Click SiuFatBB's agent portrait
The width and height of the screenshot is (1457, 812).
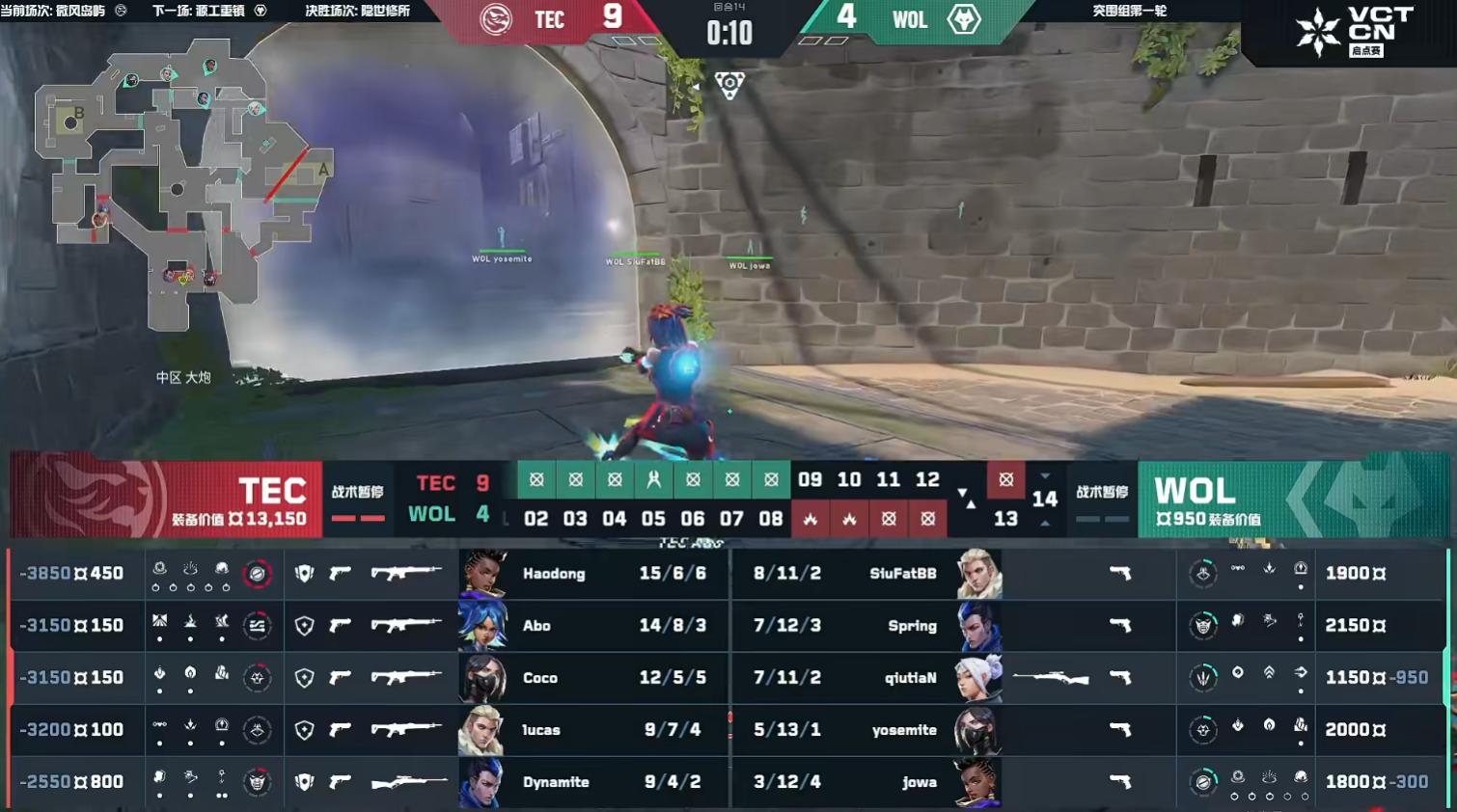[978, 574]
